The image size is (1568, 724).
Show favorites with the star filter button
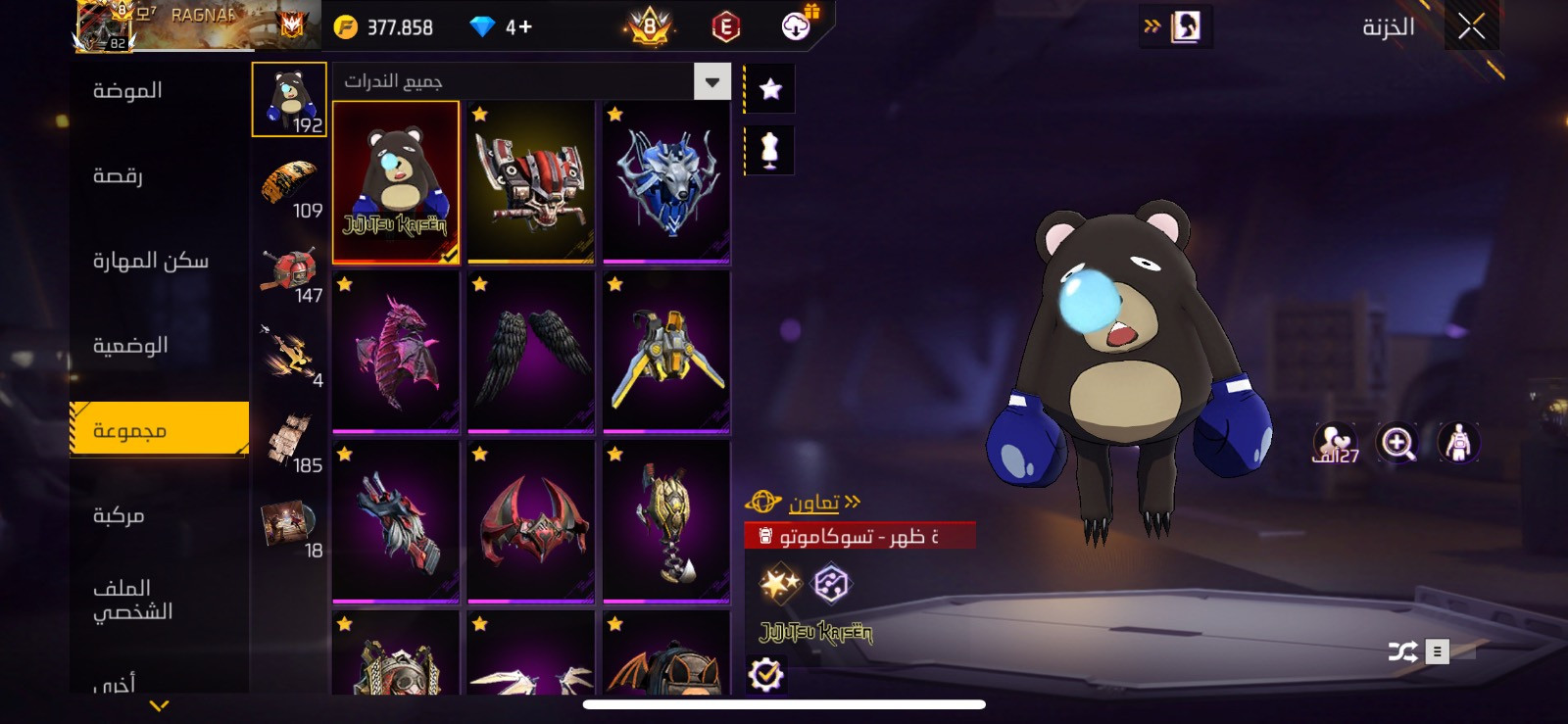(770, 90)
